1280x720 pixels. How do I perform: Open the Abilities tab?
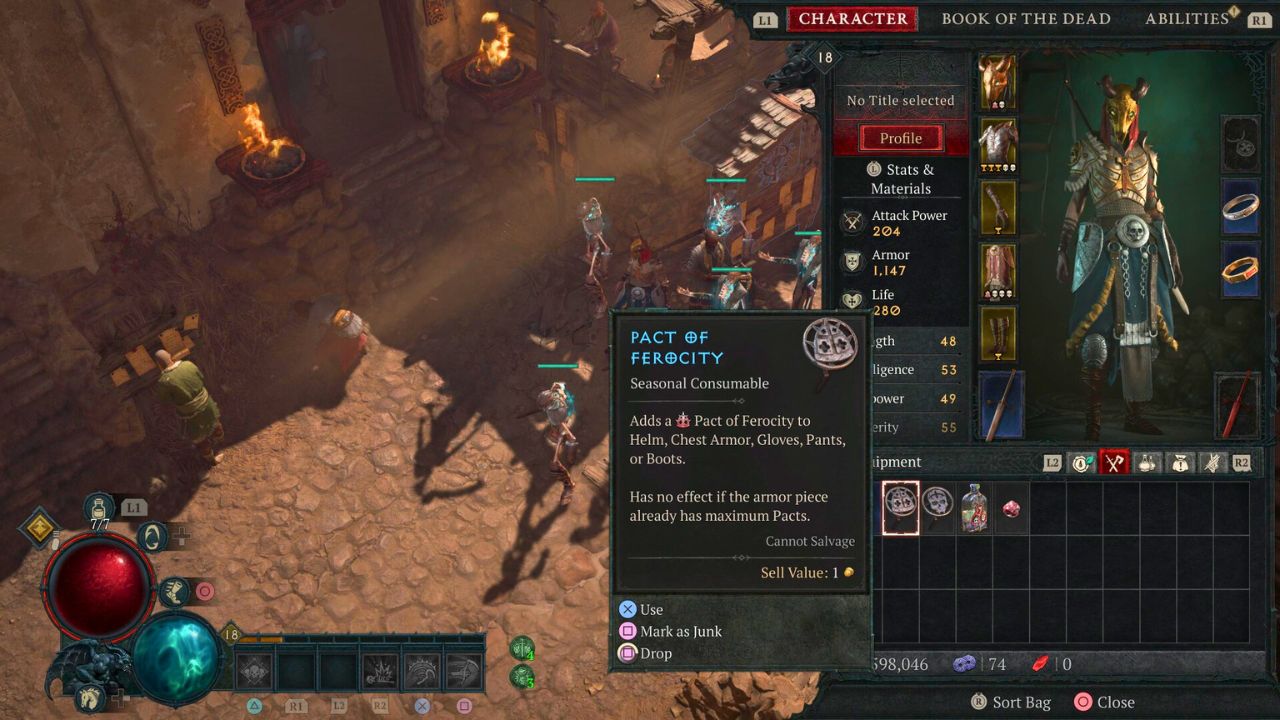[x=1187, y=18]
